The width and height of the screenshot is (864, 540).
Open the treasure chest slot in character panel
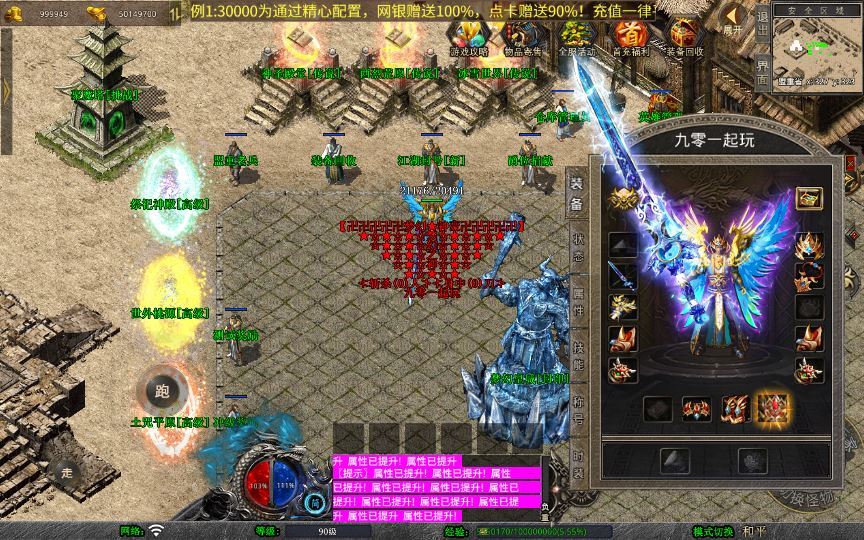pos(808,198)
